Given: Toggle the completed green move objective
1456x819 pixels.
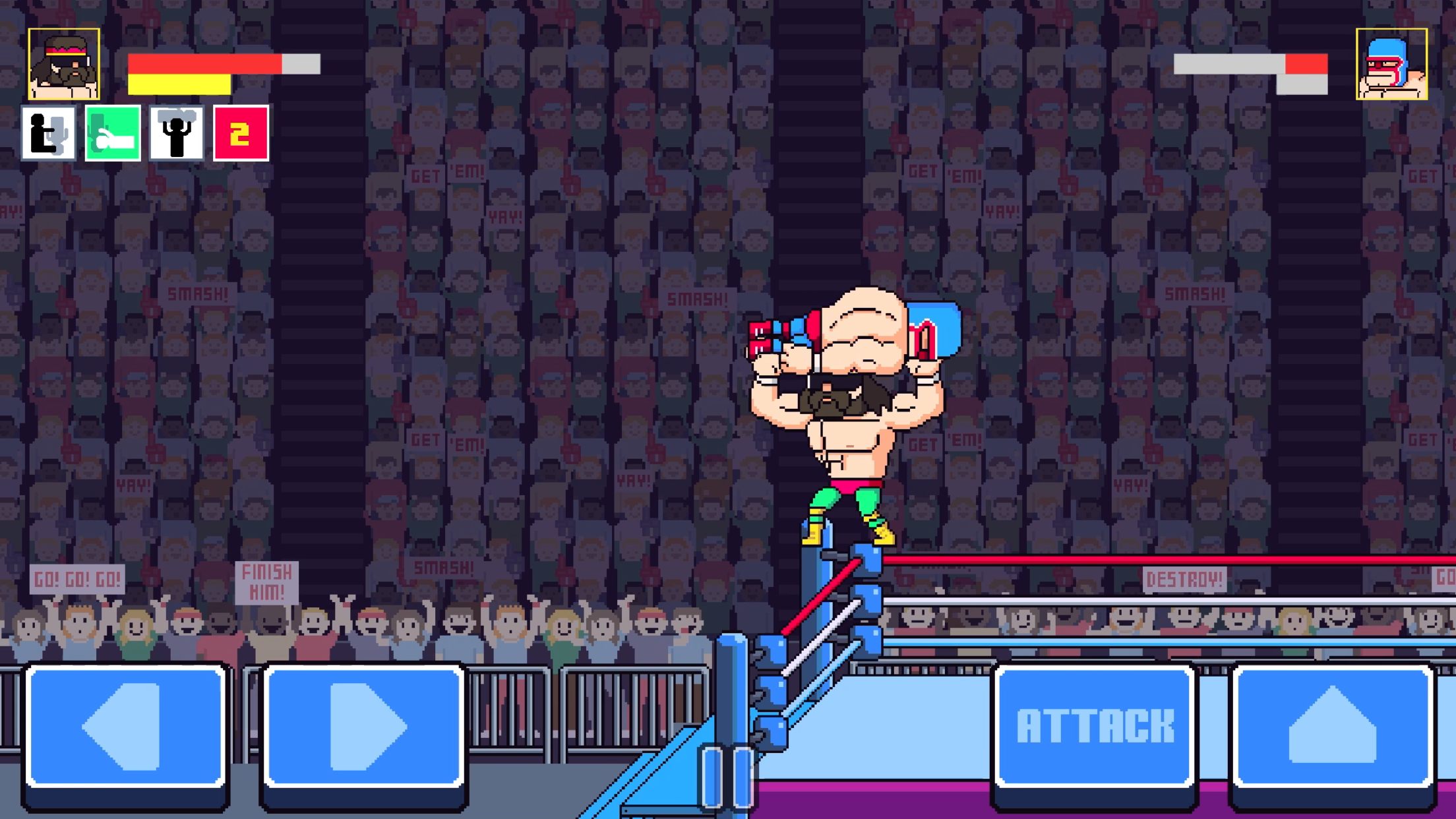Looking at the screenshot, I should coord(112,132).
